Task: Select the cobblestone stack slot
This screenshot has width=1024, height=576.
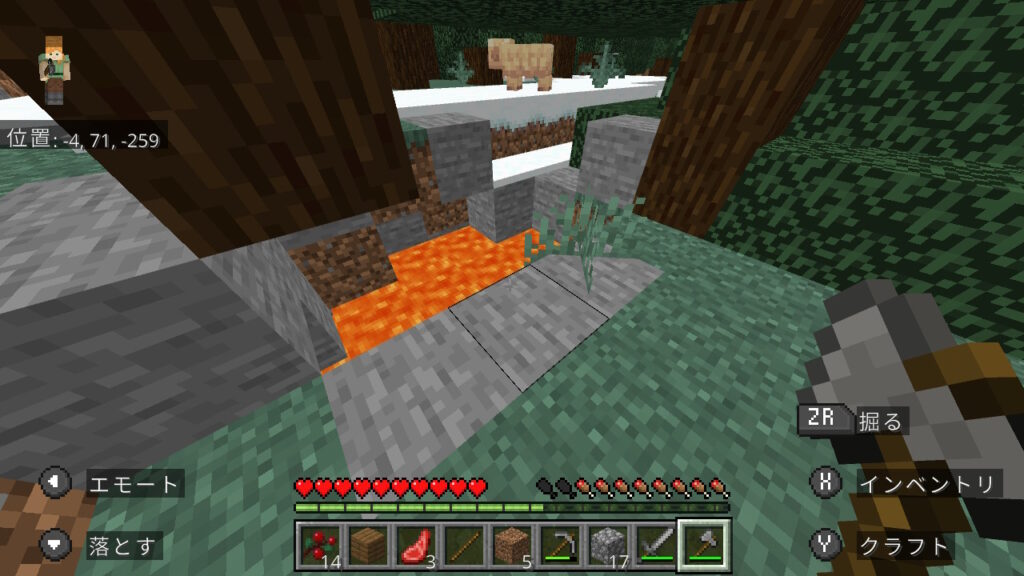Action: (x=606, y=545)
